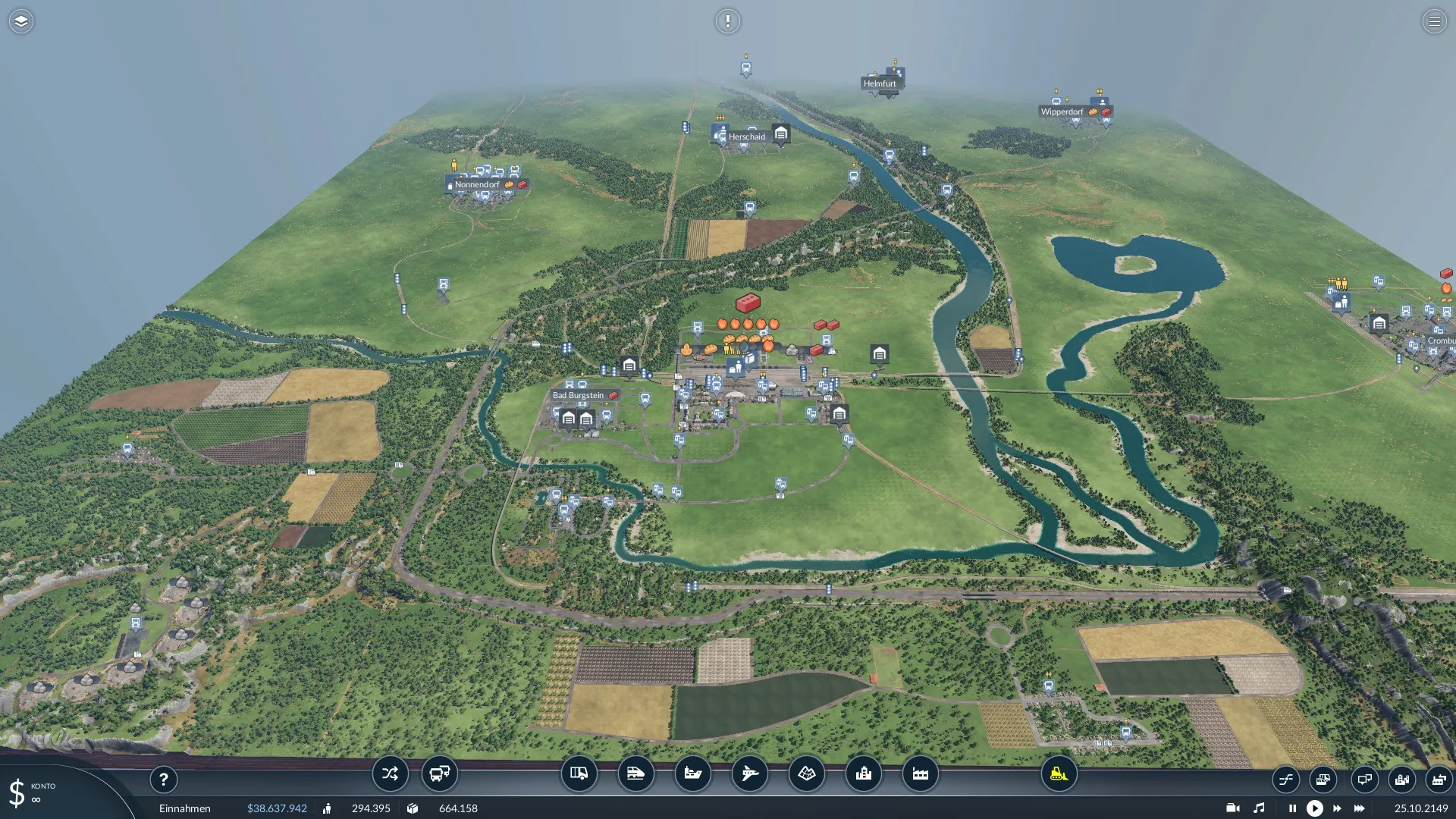Viewport: 1456px width, 819px height.
Task: Click the exclamation warning notification icon
Action: [727, 21]
